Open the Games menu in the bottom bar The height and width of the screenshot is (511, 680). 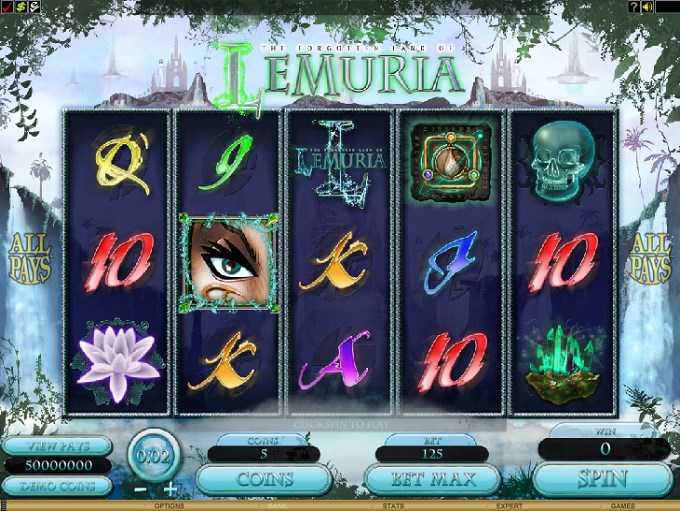(x=622, y=506)
